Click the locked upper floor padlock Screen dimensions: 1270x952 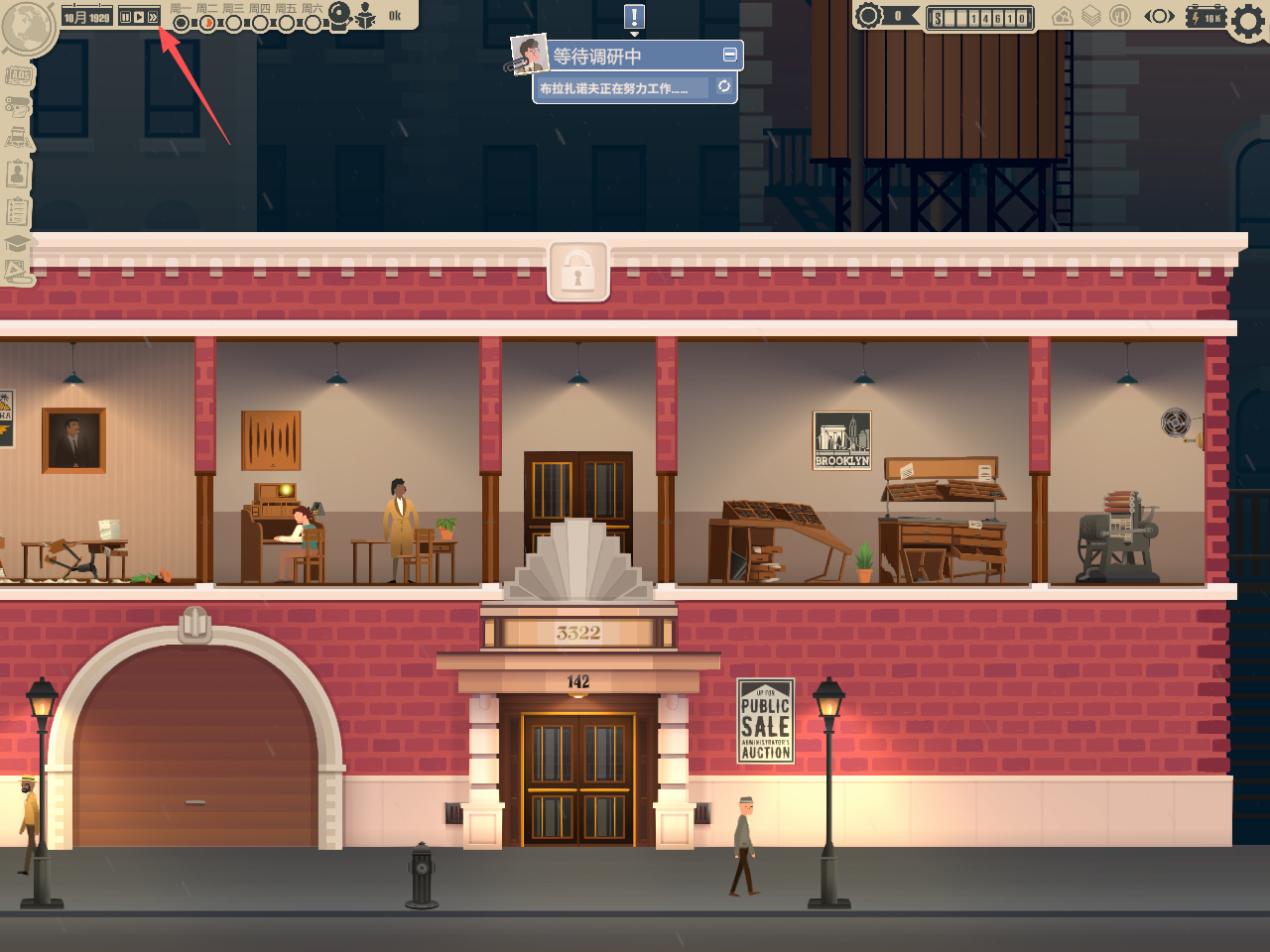pos(578,271)
